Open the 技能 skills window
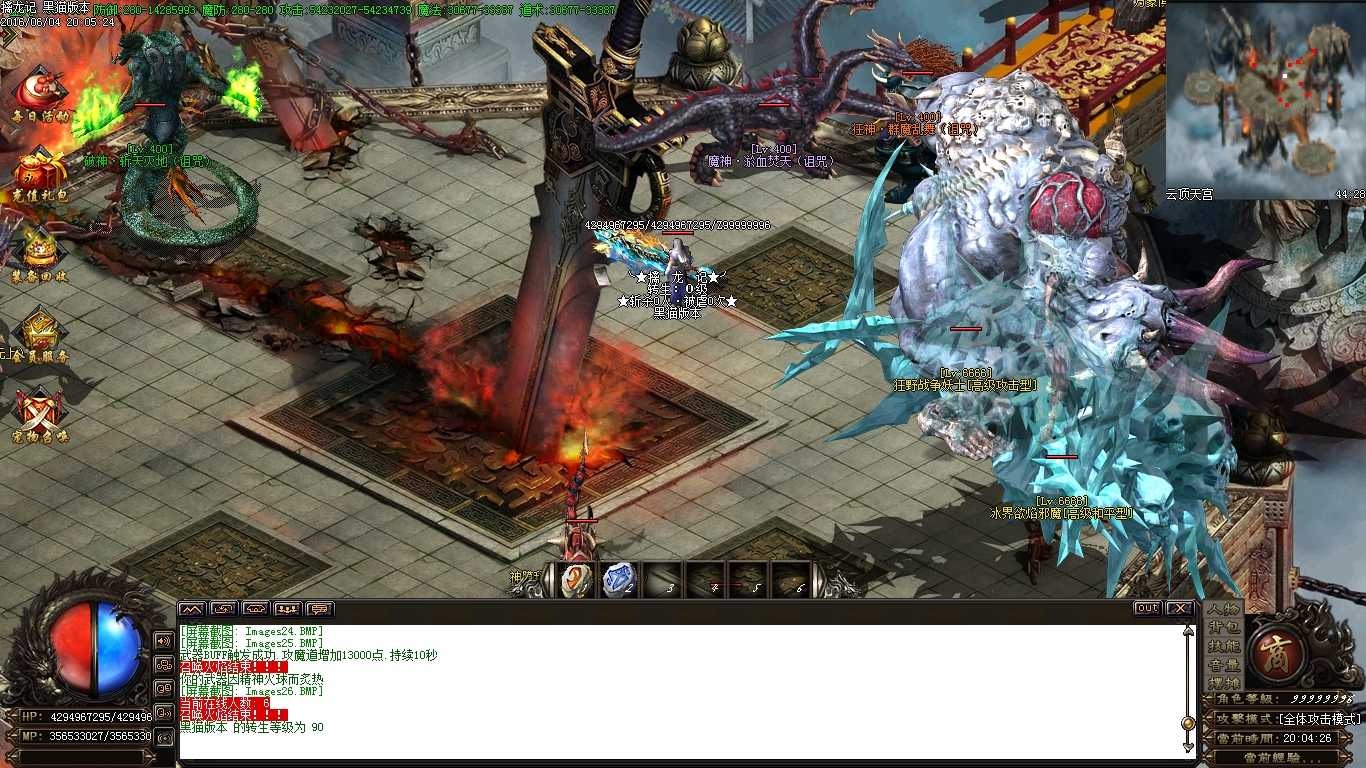The height and width of the screenshot is (768, 1366). pyautogui.click(x=1224, y=647)
